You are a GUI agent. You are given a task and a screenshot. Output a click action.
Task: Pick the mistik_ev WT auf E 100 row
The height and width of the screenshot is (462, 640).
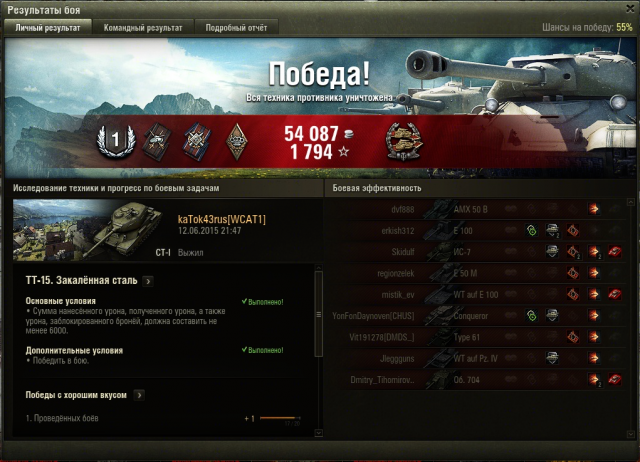tap(480, 294)
